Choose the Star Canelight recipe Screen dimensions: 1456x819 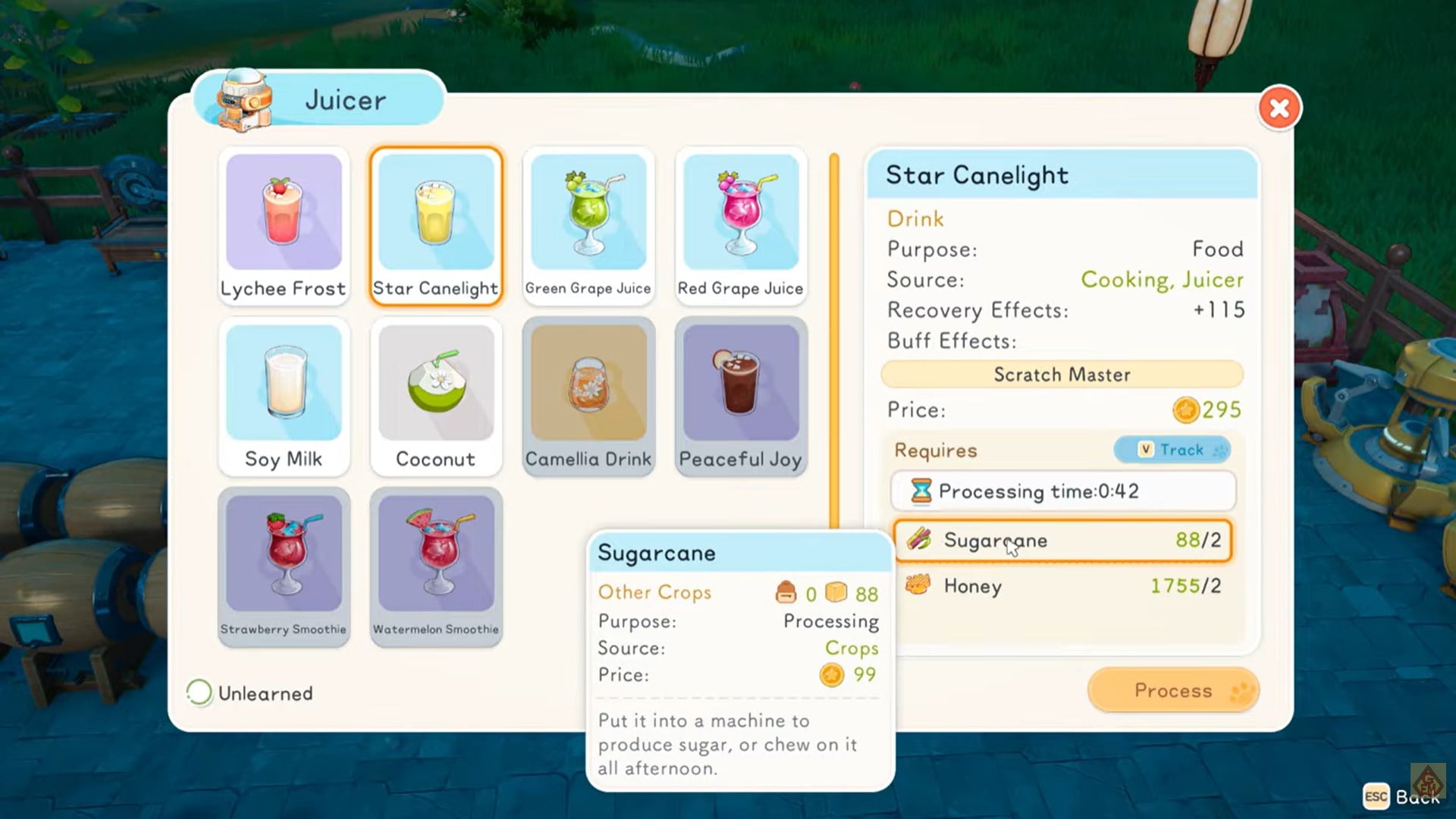(436, 226)
